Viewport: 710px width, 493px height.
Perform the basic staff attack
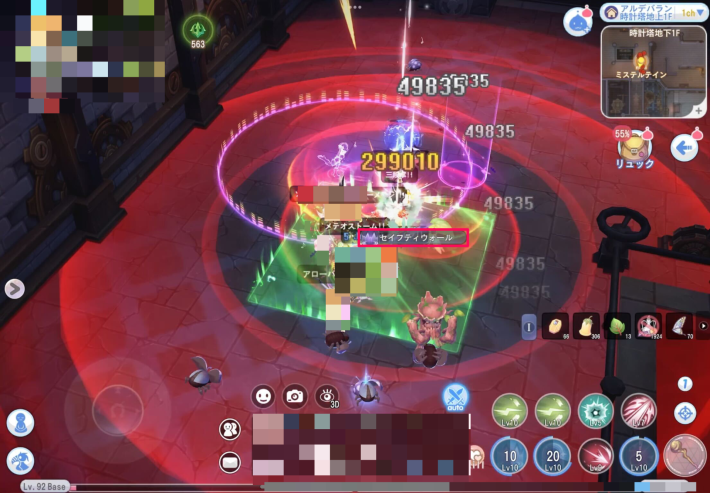pyautogui.click(x=685, y=455)
